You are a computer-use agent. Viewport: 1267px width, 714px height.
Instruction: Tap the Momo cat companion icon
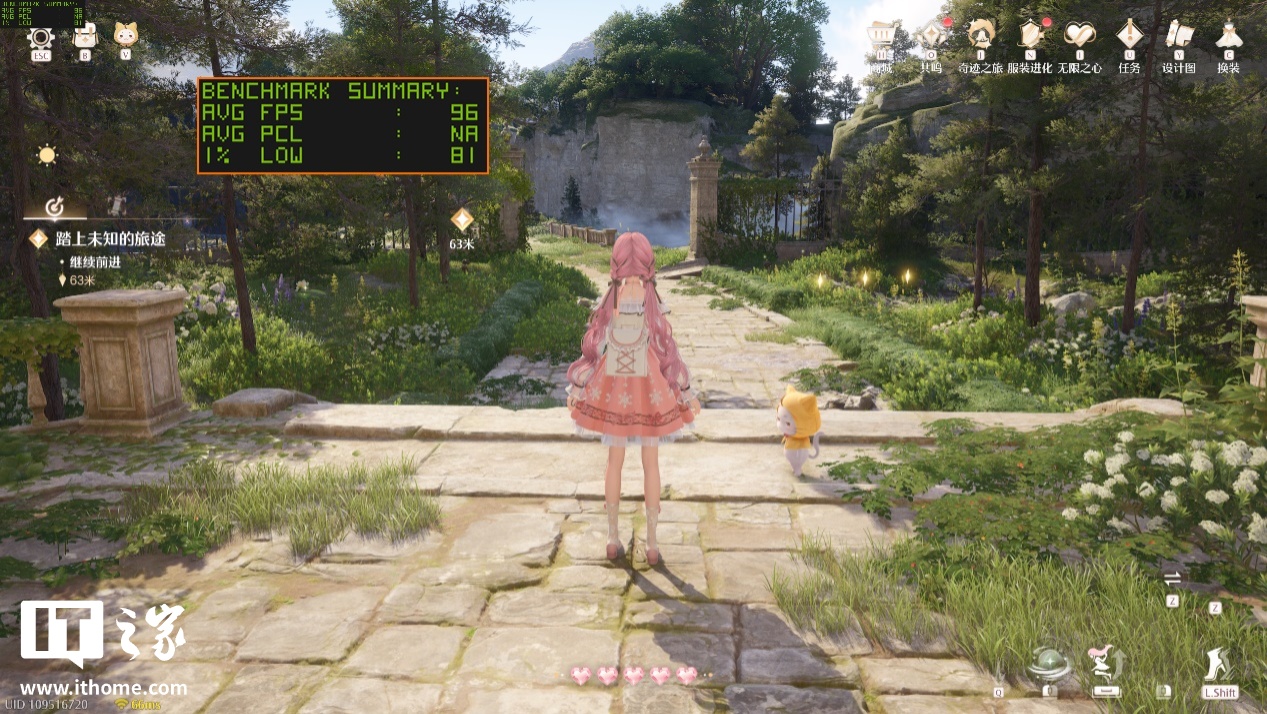[x=125, y=35]
